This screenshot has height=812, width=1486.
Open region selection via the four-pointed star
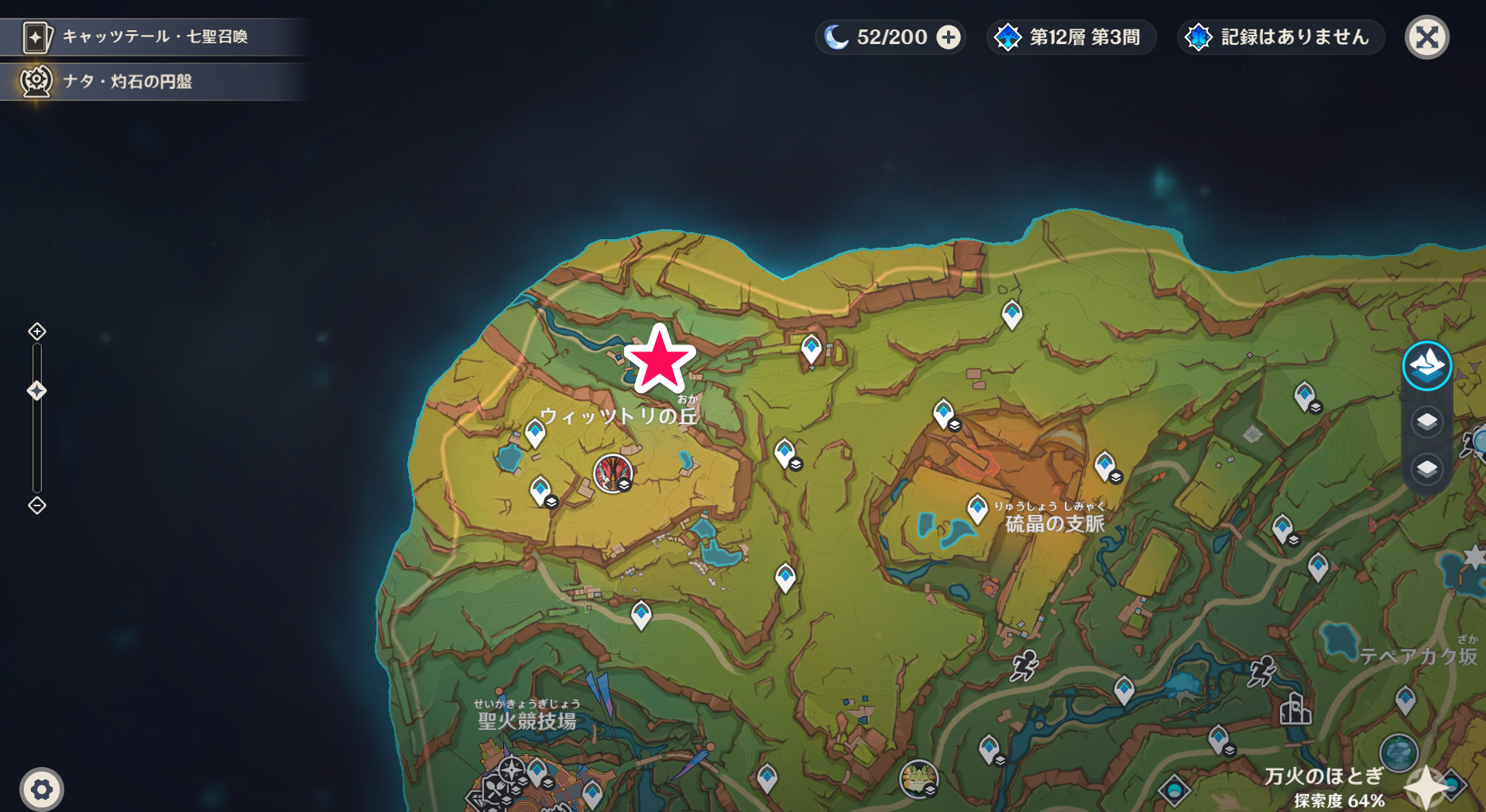[1426, 787]
